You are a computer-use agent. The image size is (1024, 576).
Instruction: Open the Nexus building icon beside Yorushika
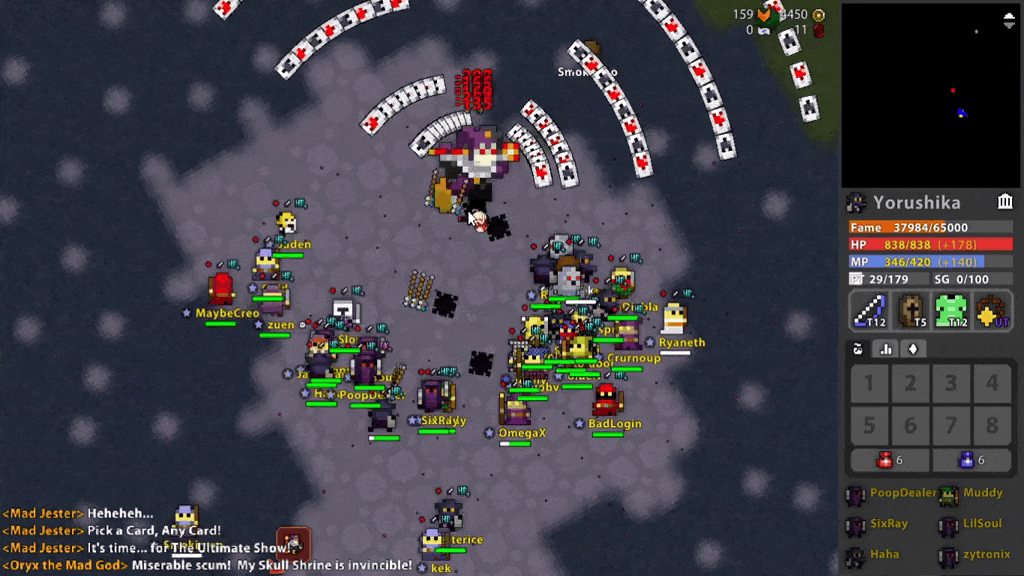pos(1005,202)
